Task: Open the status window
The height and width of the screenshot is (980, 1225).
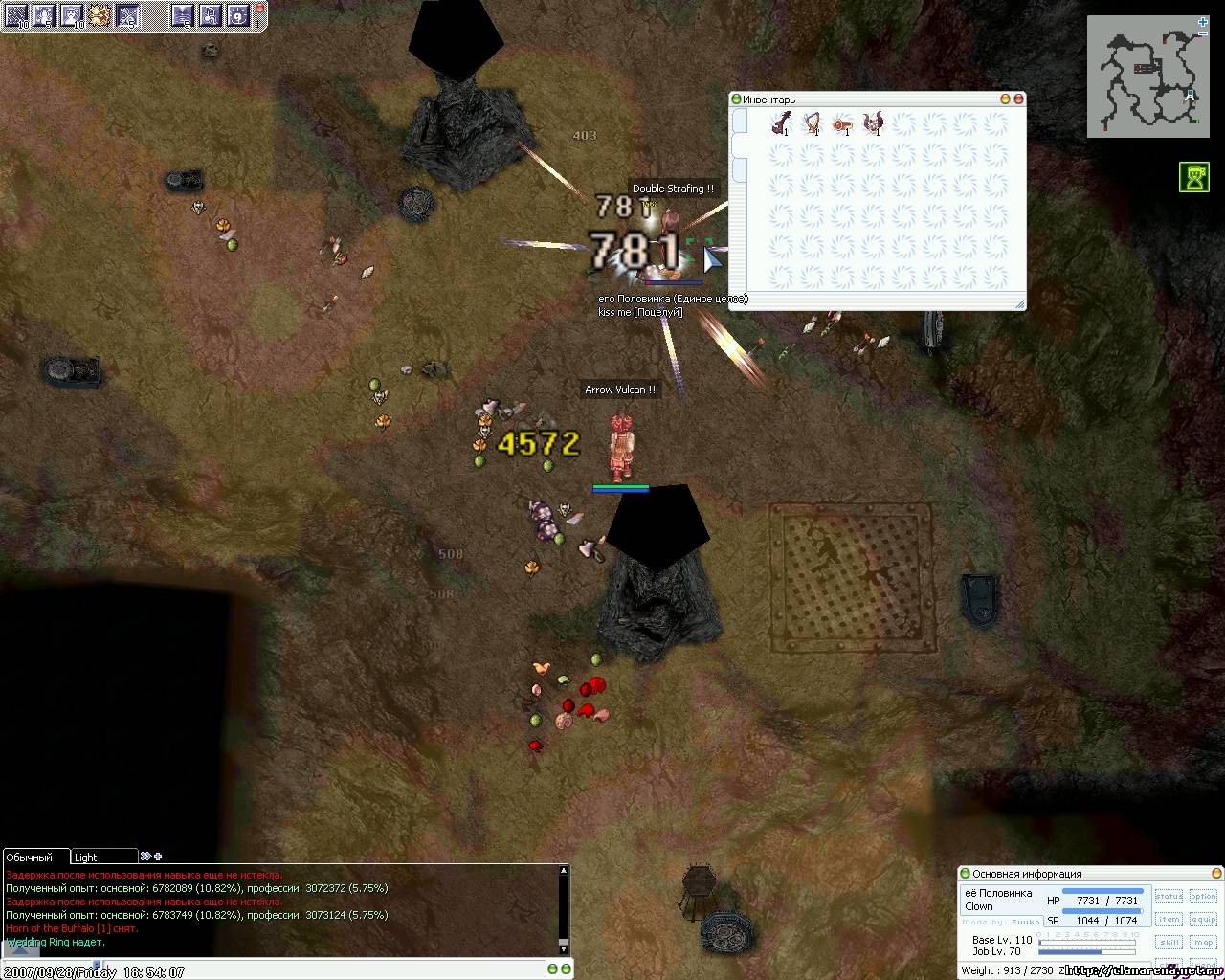Action: pyautogui.click(x=1169, y=897)
